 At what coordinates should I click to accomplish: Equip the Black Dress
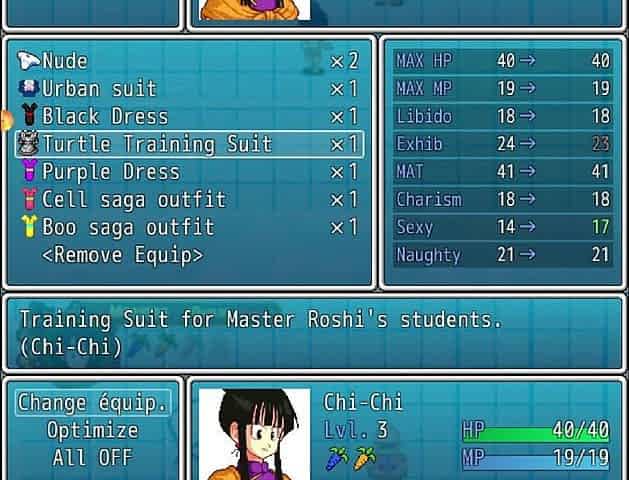point(104,117)
